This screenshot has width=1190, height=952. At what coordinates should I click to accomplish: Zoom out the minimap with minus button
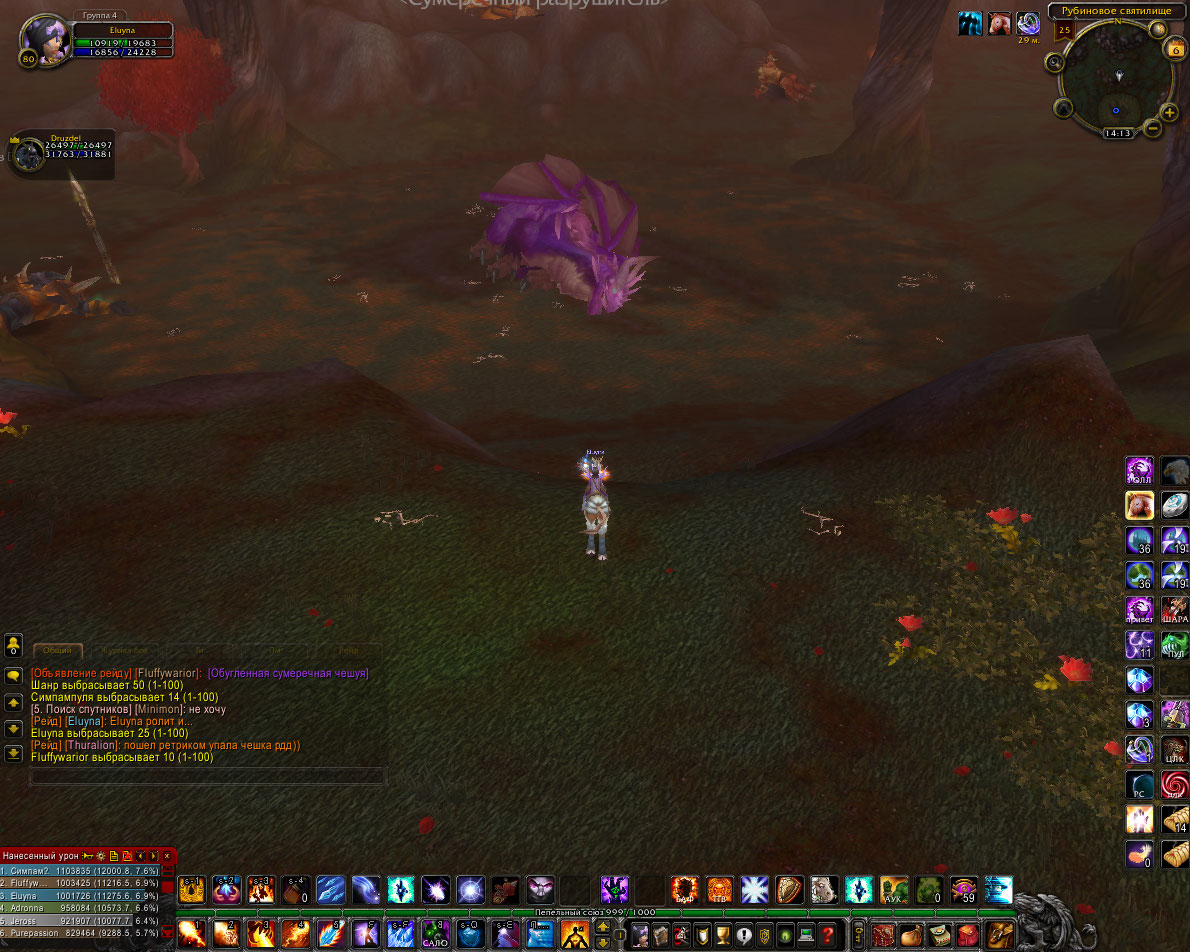(1153, 128)
